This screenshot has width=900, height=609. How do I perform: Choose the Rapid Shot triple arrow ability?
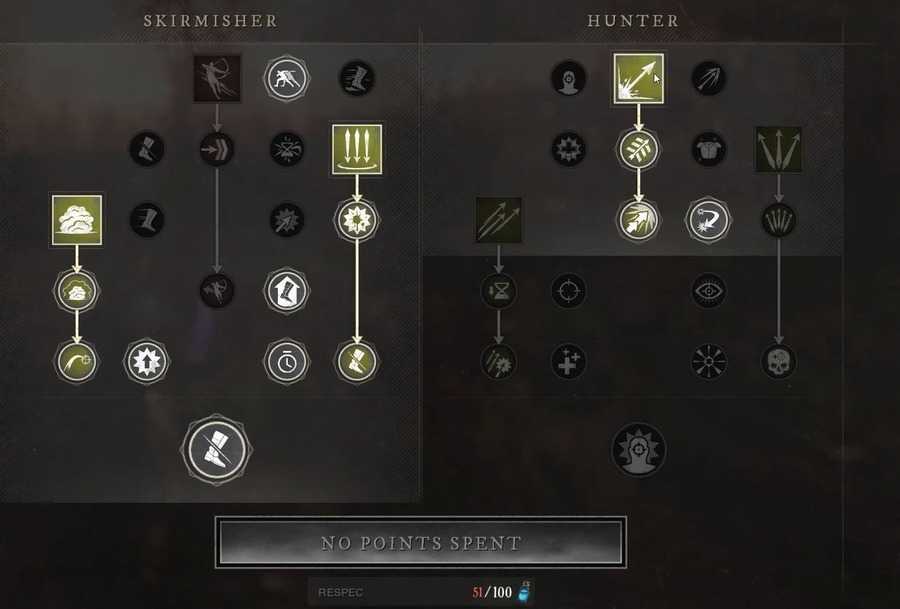[498, 220]
